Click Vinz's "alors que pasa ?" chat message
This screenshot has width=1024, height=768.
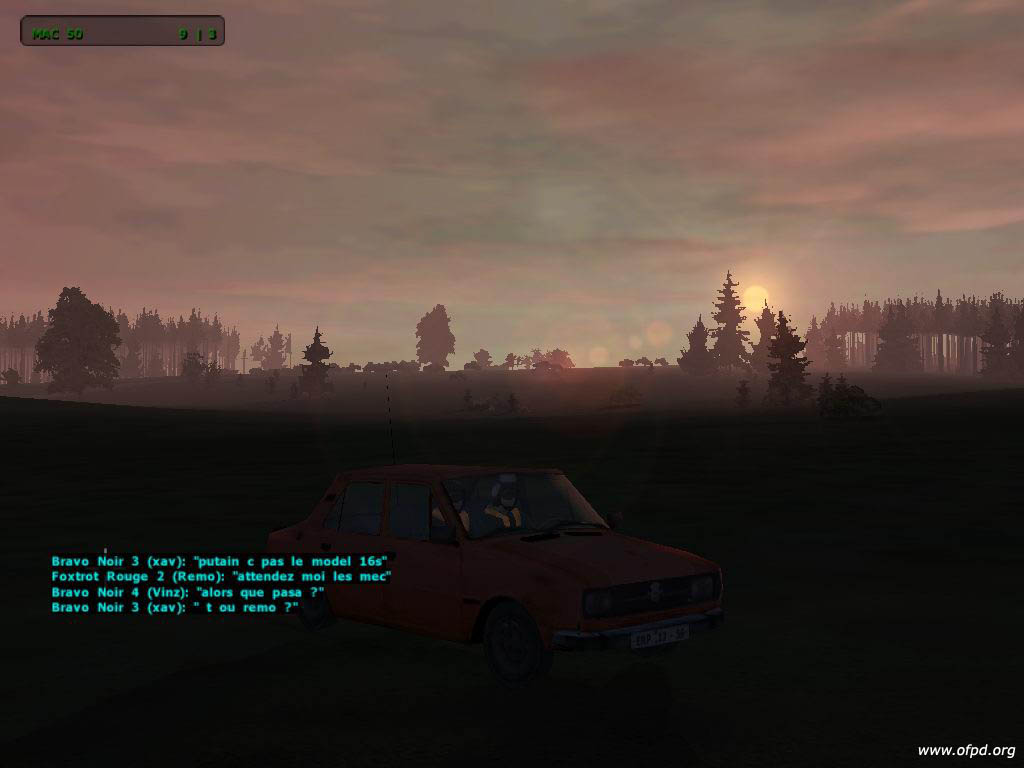(x=188, y=592)
